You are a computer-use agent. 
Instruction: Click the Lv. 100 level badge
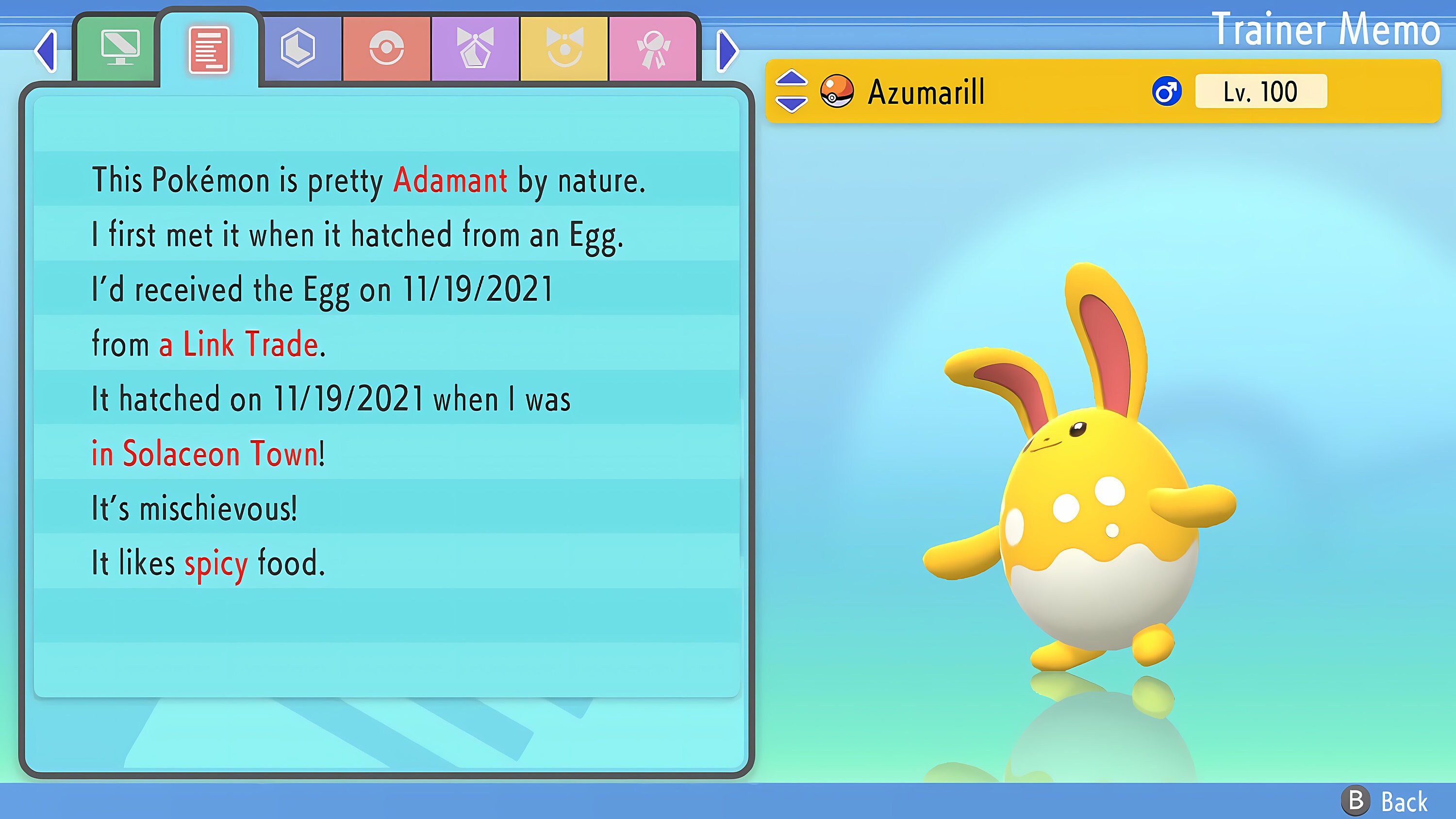coord(1260,92)
